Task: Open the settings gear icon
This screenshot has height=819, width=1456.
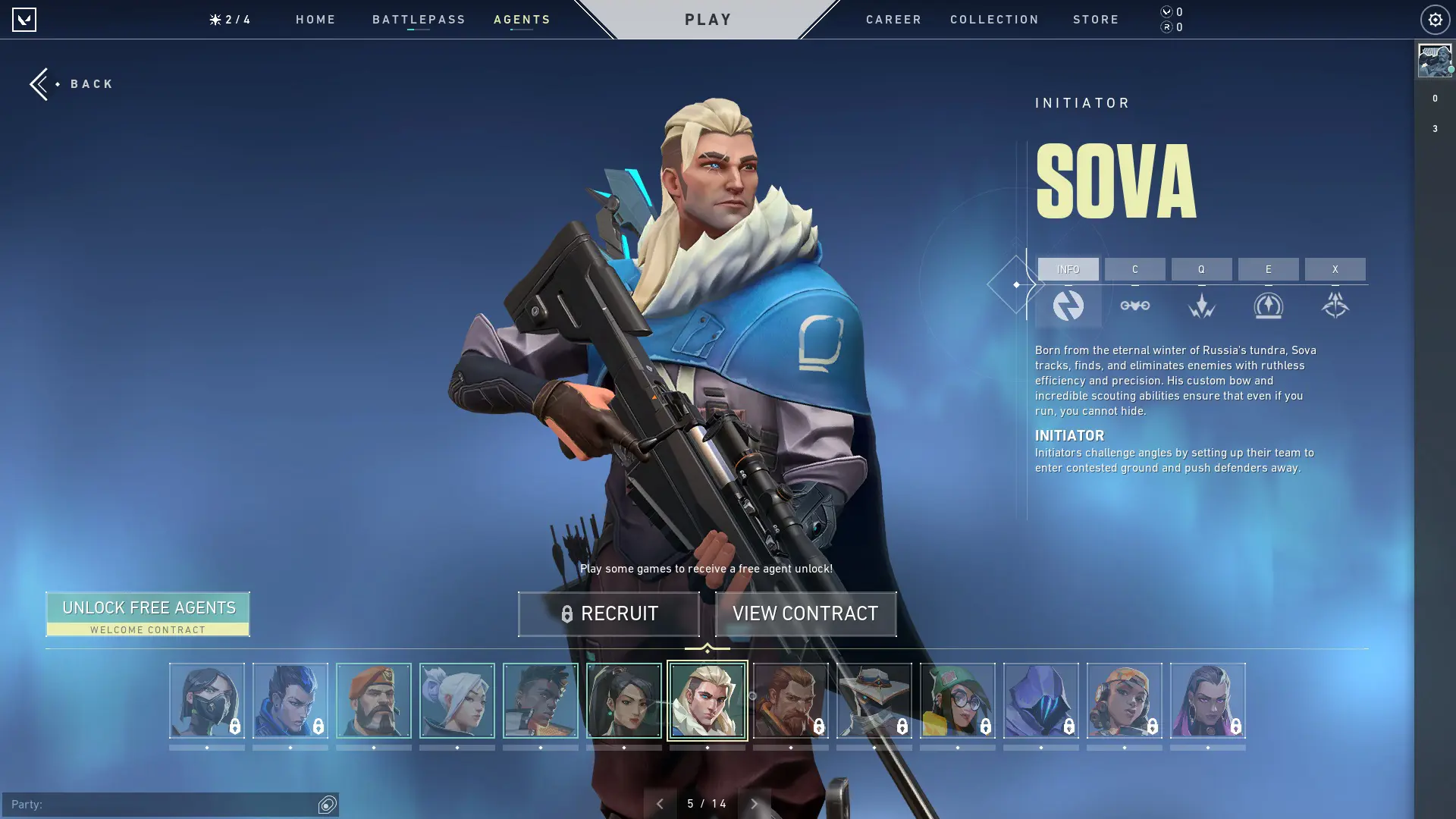Action: (1434, 19)
